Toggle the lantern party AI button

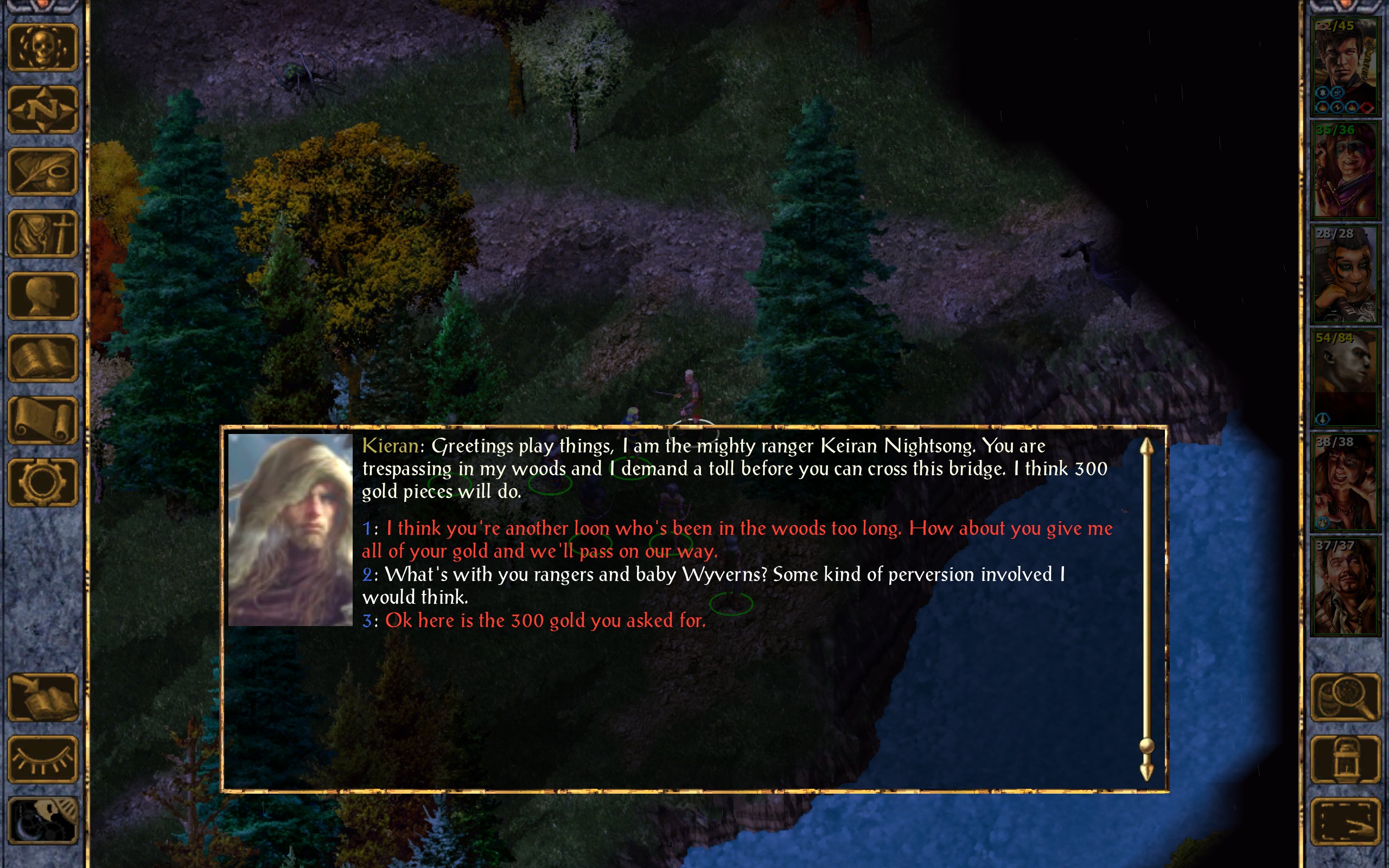tap(1346, 759)
